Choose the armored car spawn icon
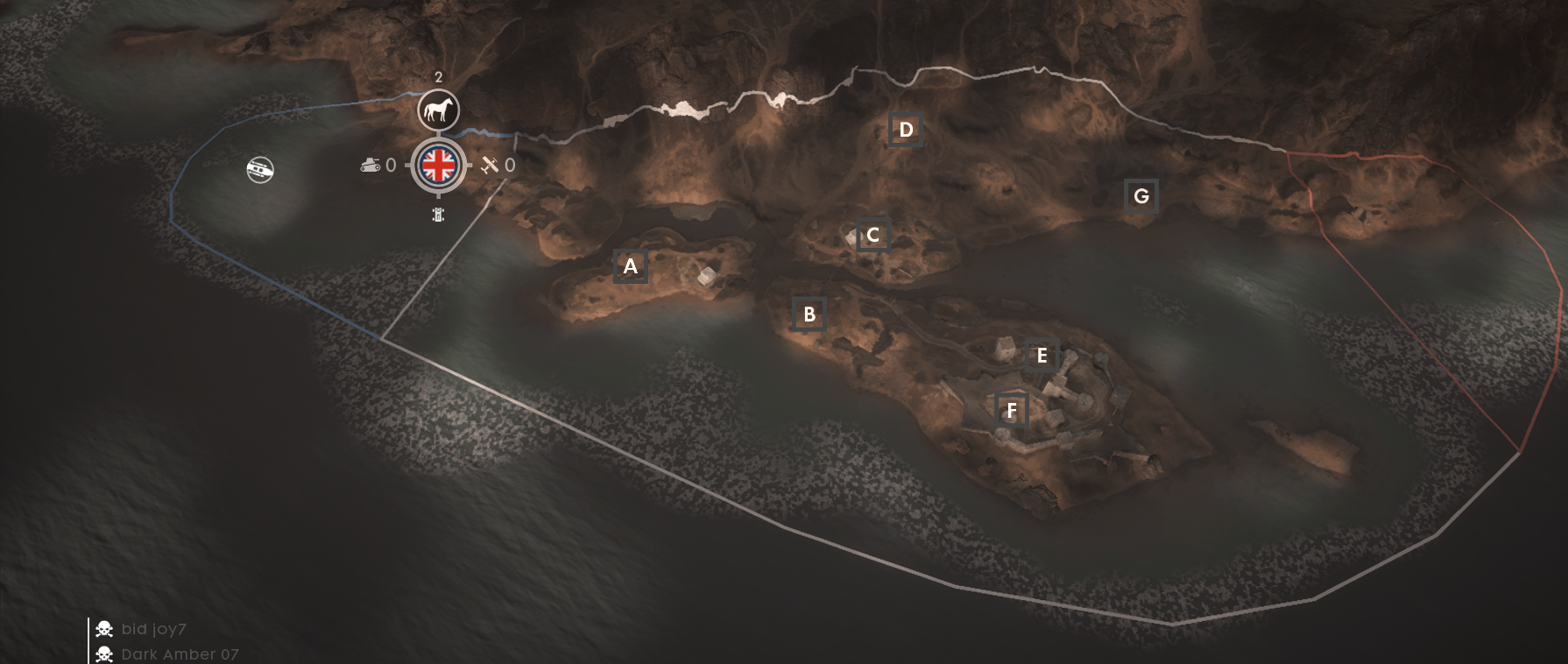This screenshot has width=1568, height=664. click(x=438, y=215)
